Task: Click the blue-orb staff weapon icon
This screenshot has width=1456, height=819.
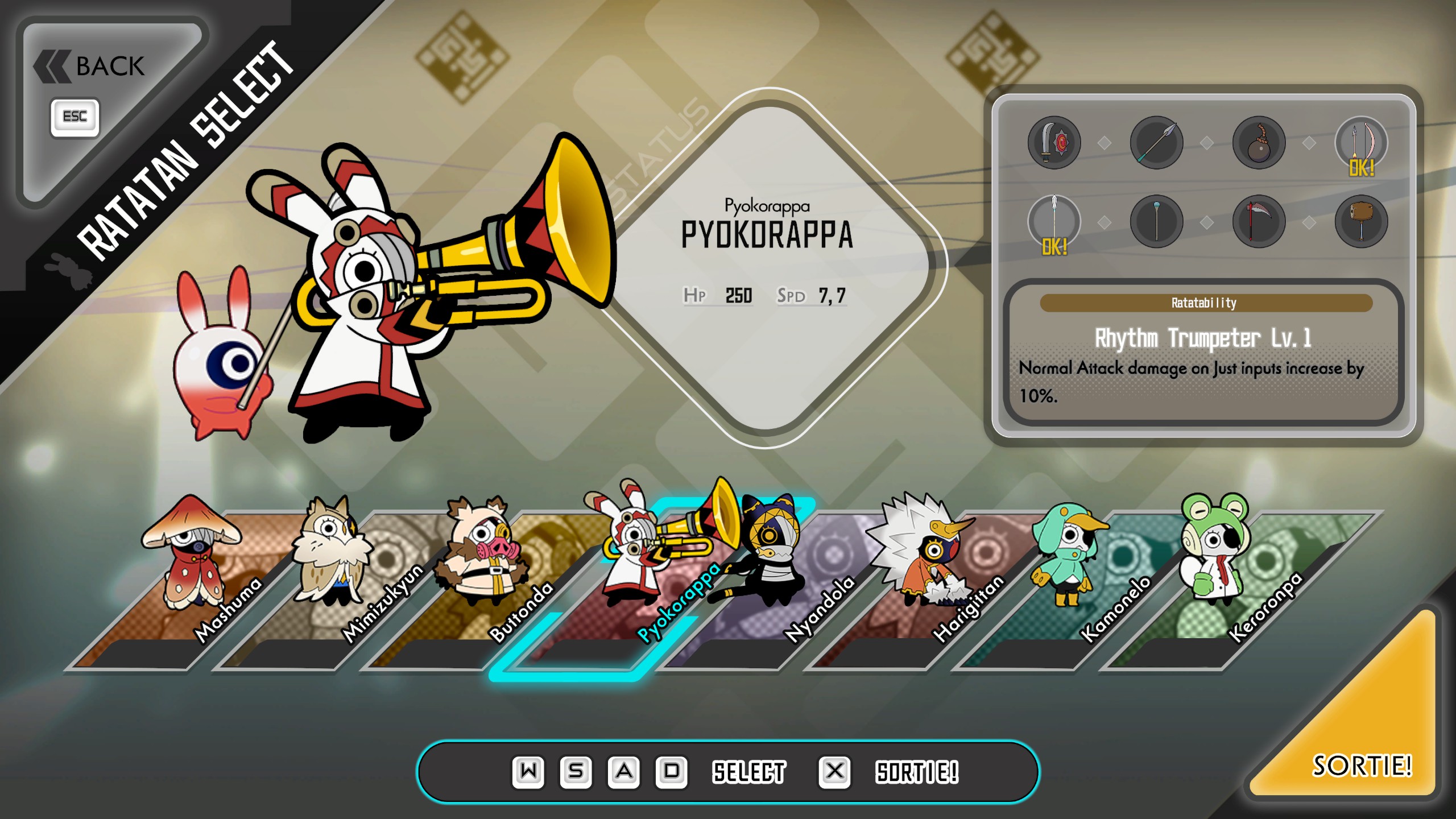Action: [1156, 221]
